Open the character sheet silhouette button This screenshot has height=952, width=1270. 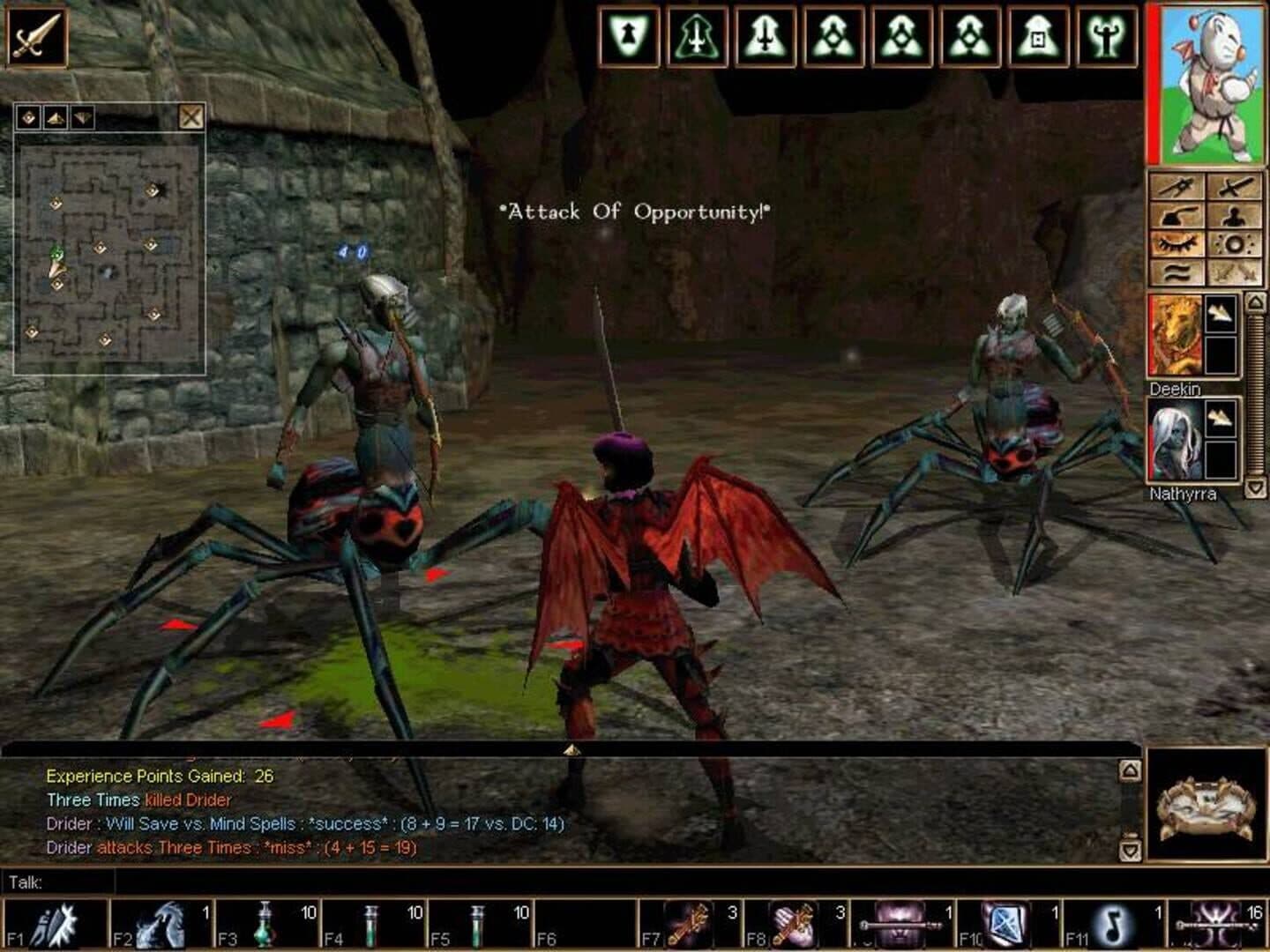click(x=1233, y=215)
